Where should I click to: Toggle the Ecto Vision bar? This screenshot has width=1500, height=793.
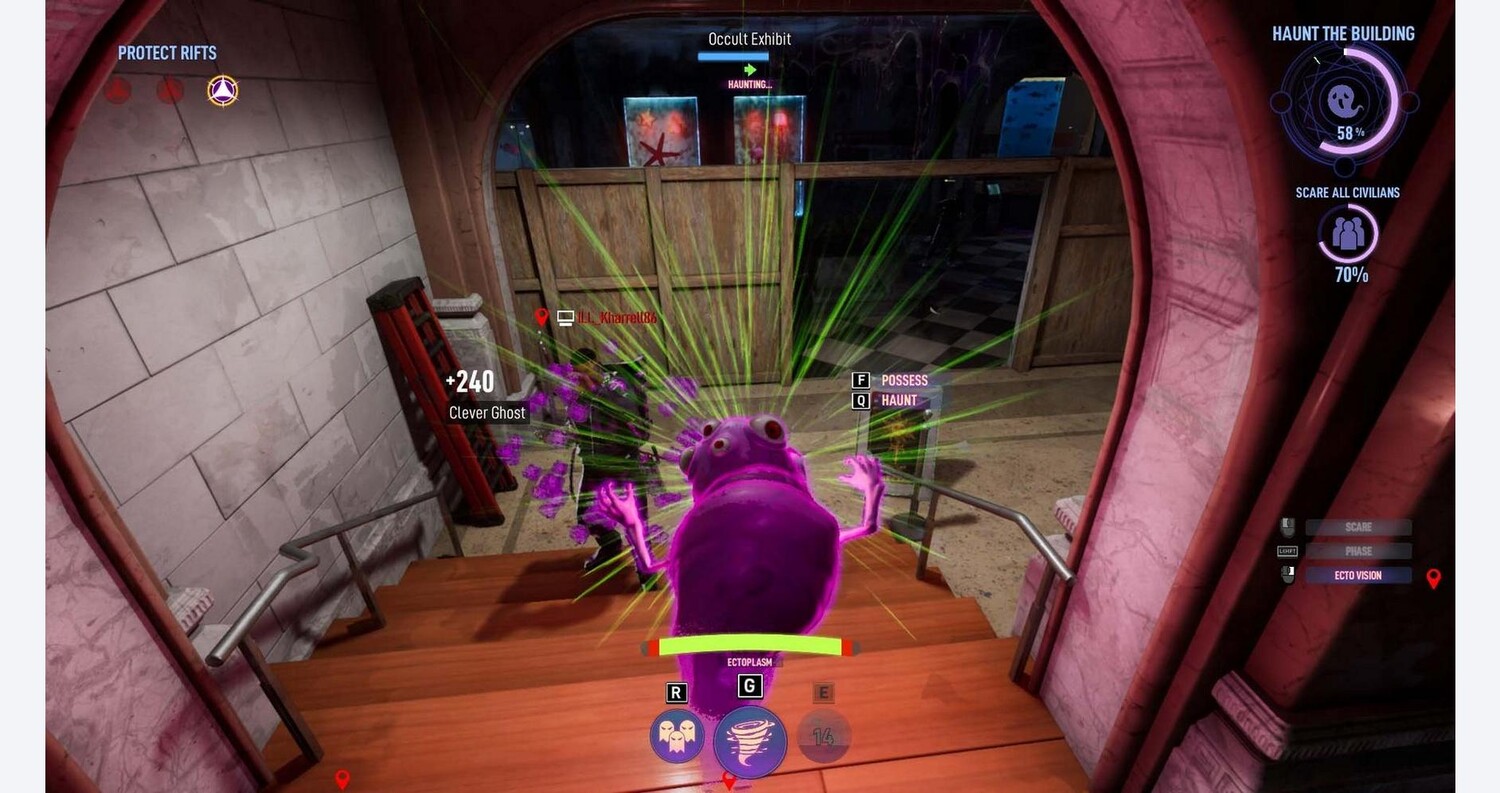tap(1357, 575)
